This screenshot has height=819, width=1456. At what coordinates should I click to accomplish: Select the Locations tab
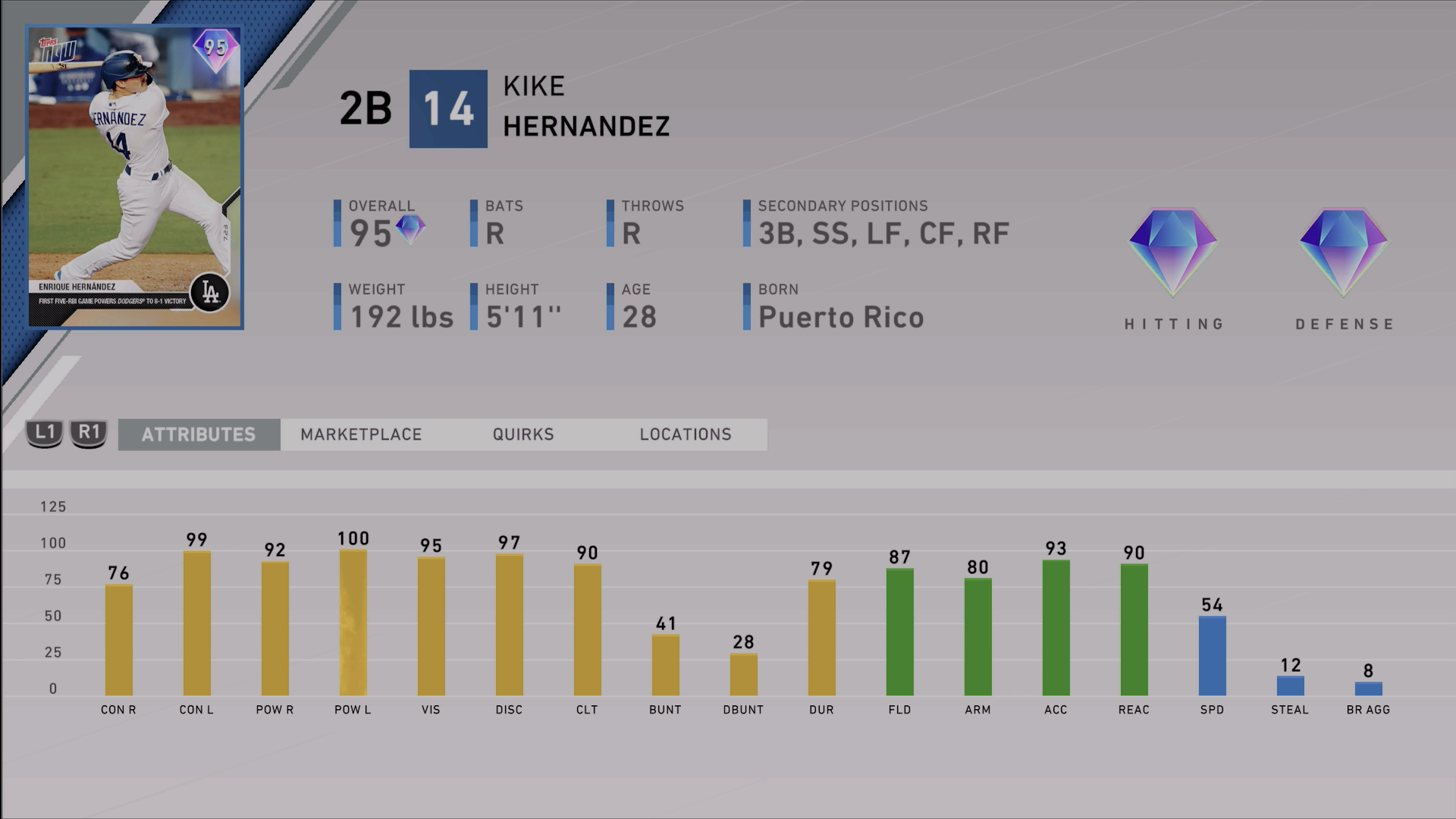click(685, 435)
